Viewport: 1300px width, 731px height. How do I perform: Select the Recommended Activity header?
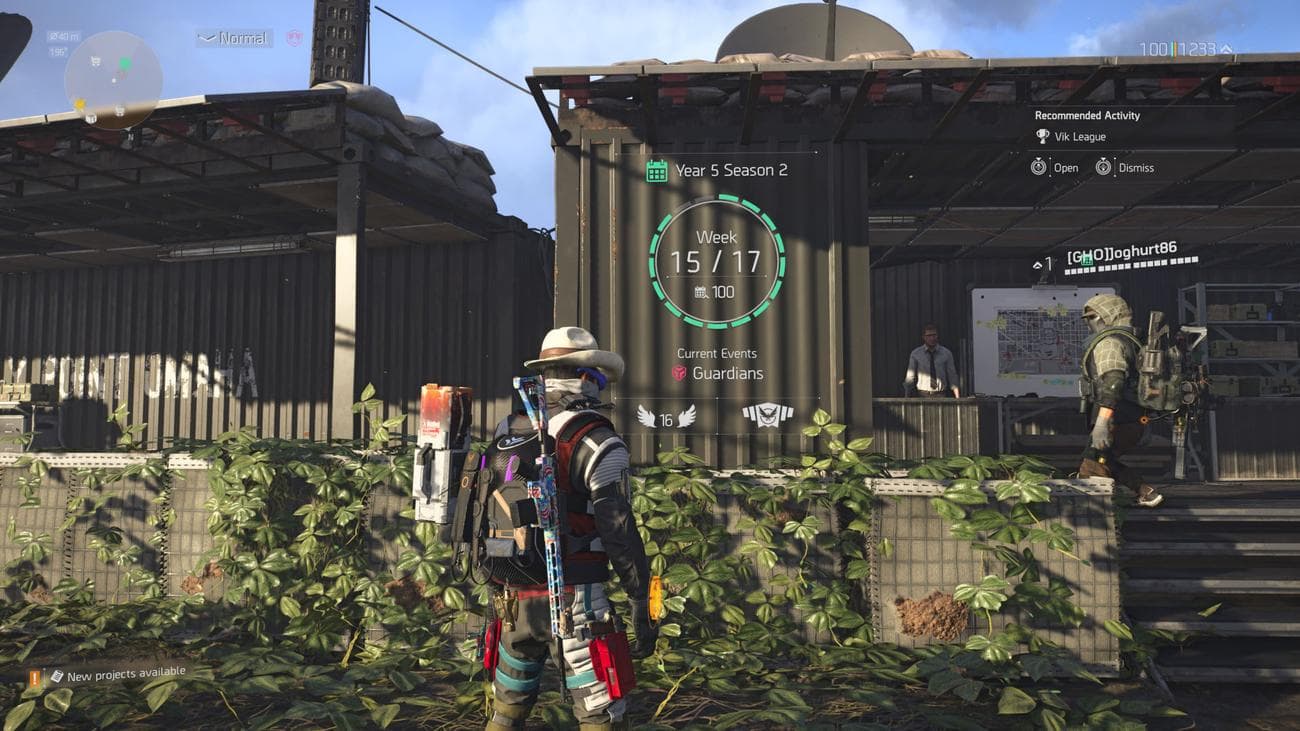[1088, 115]
